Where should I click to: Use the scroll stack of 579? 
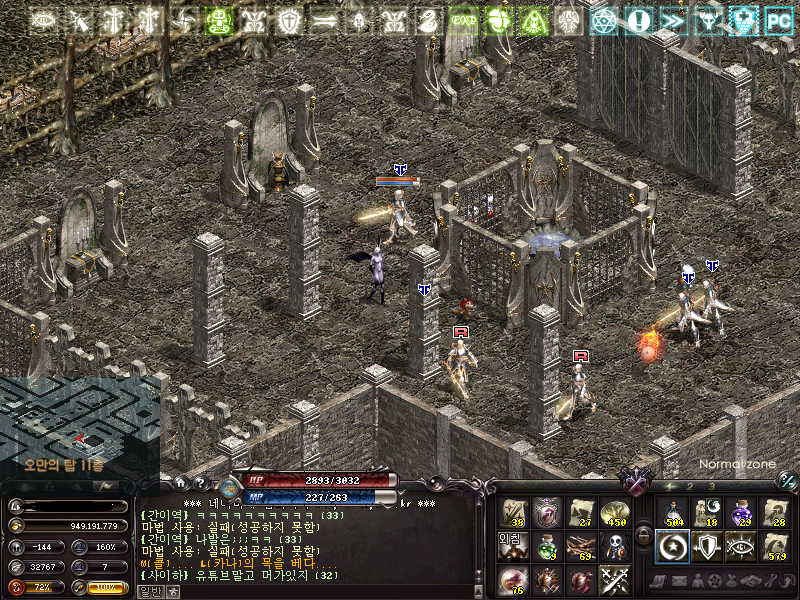[775, 545]
